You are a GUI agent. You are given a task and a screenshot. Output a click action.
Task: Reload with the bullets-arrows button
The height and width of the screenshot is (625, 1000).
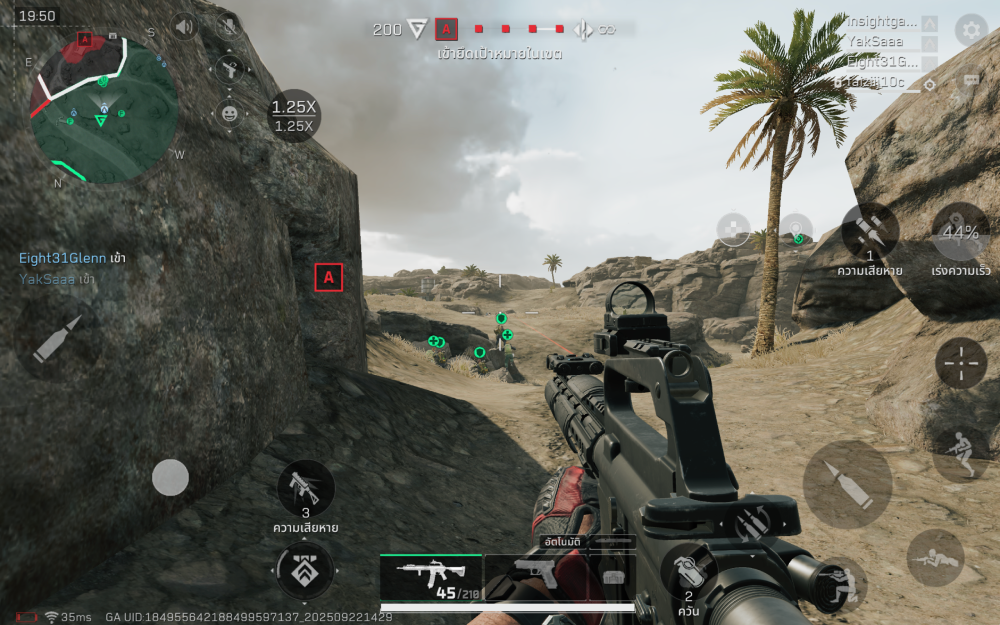(751, 523)
